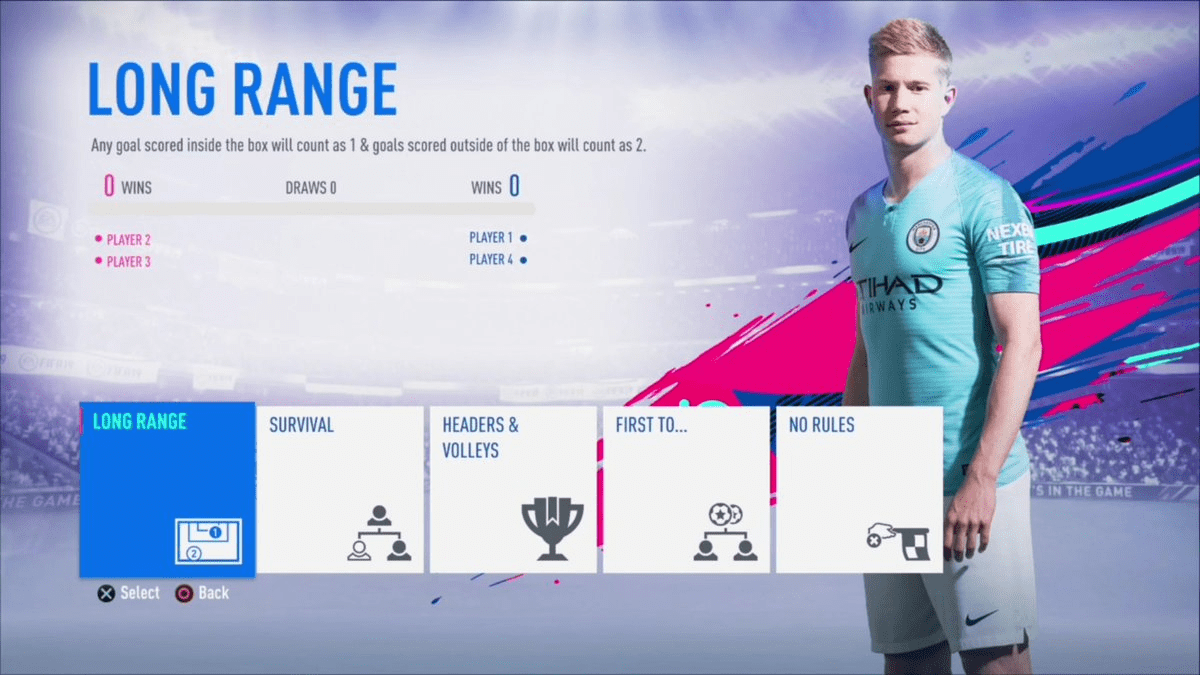Choose the Survival mode tile
The height and width of the screenshot is (675, 1200).
point(341,490)
